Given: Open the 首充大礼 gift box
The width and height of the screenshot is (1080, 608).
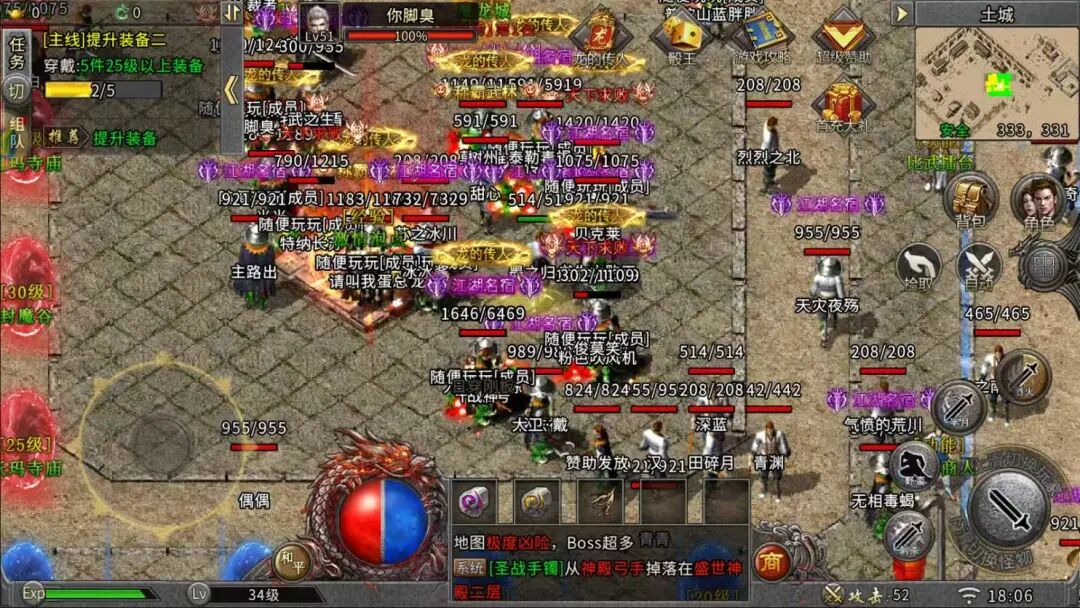Looking at the screenshot, I should (842, 104).
